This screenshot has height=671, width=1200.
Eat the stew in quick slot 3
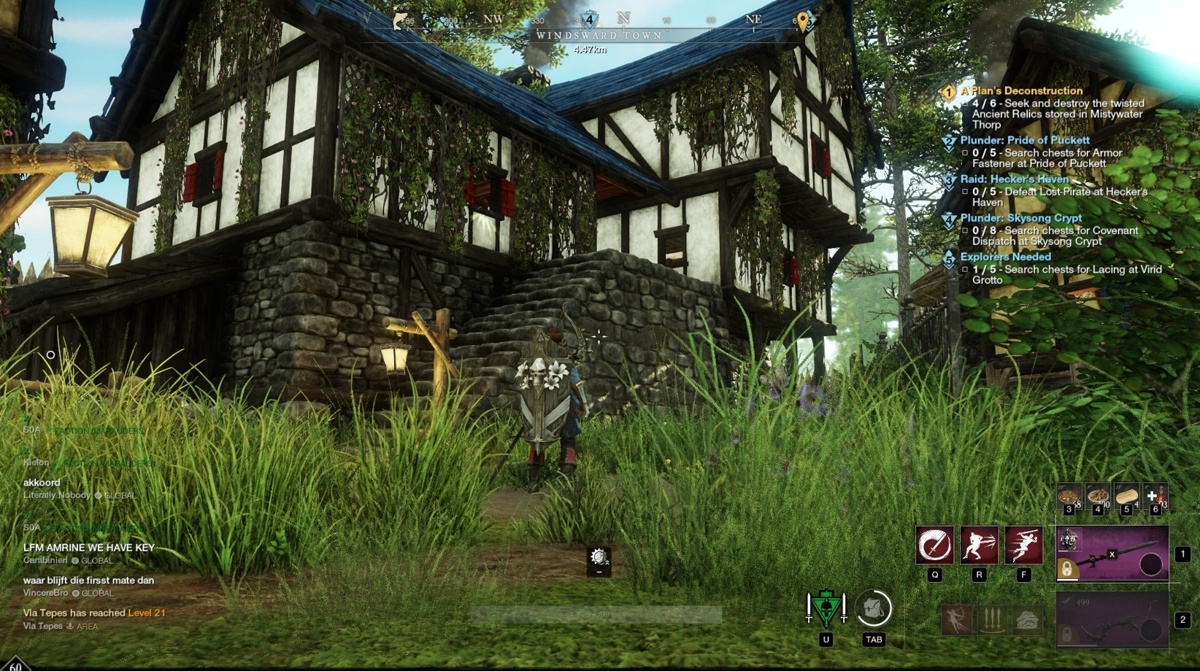click(1069, 496)
